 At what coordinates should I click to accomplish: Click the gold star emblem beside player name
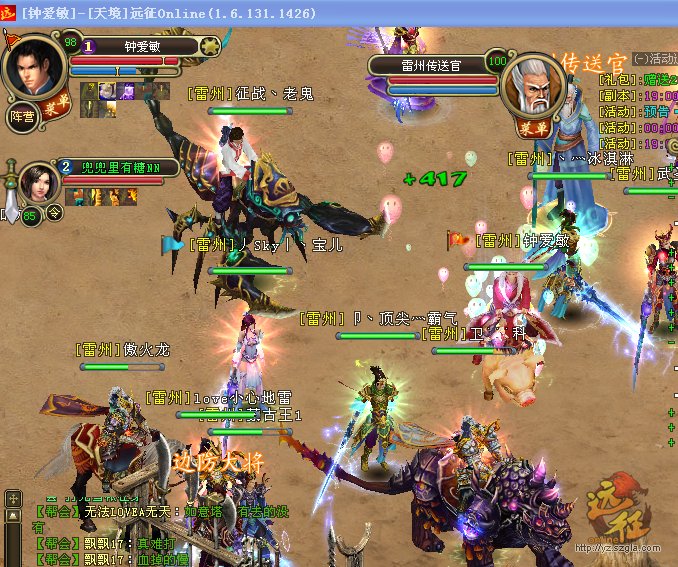(x=209, y=46)
